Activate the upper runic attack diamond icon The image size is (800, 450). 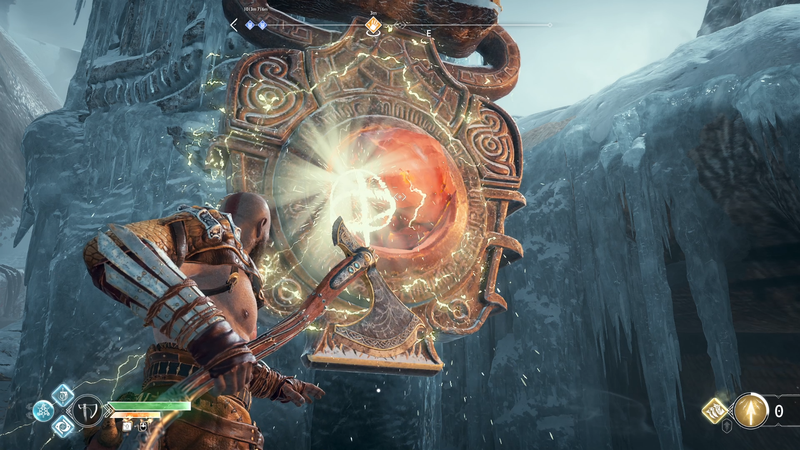click(x=62, y=393)
